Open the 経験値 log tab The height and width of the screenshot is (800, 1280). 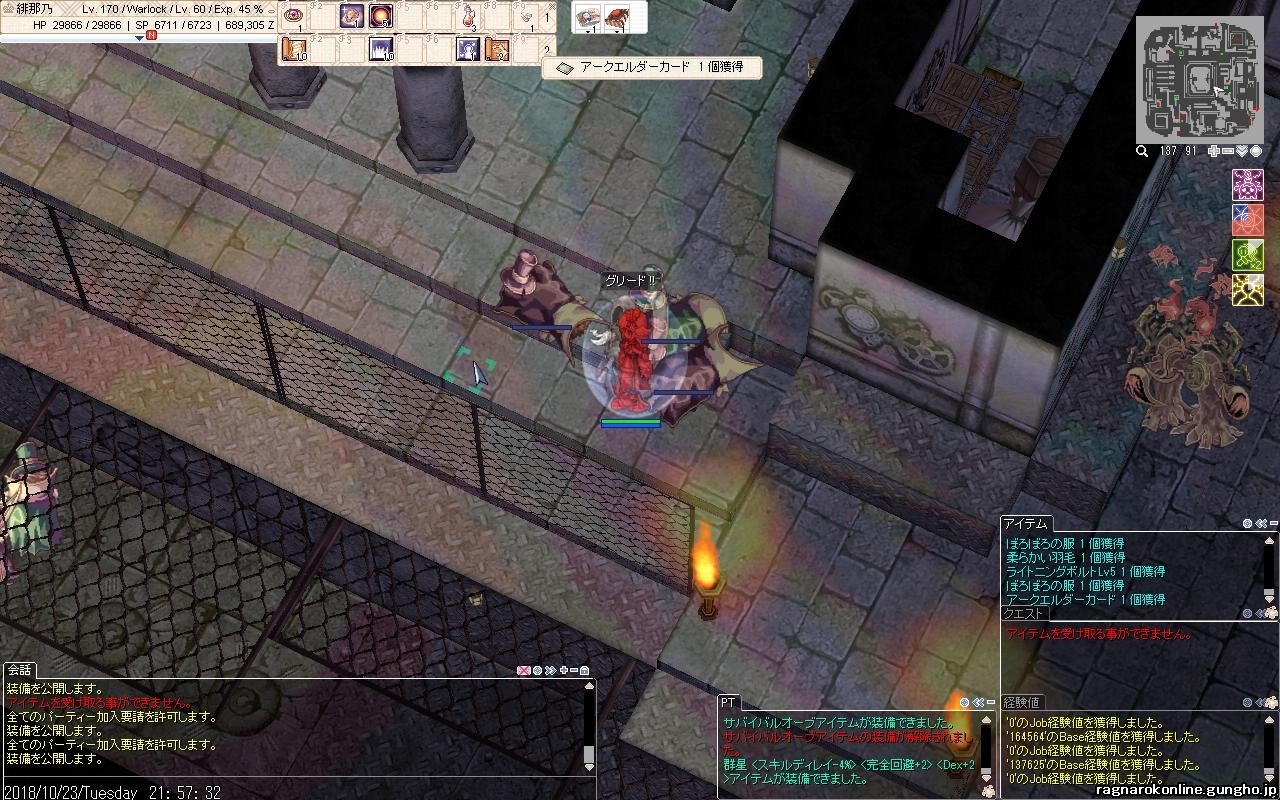[1023, 702]
